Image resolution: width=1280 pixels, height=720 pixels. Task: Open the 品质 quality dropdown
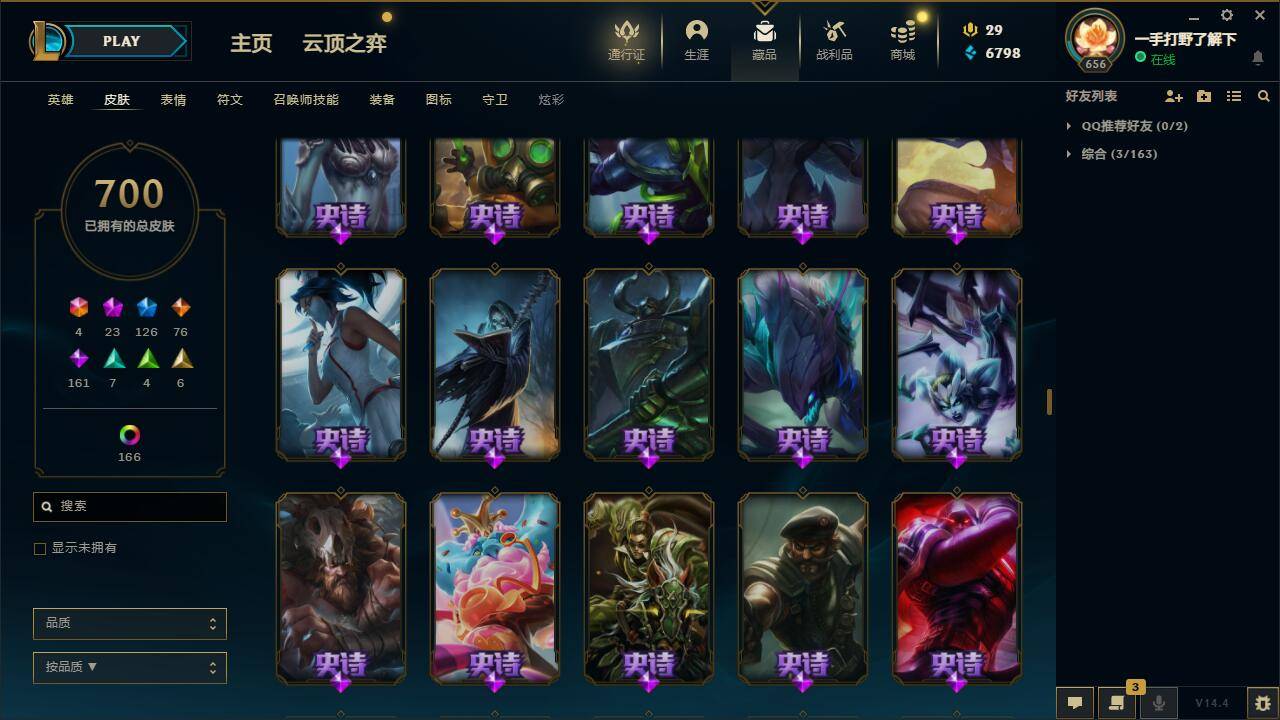click(129, 623)
